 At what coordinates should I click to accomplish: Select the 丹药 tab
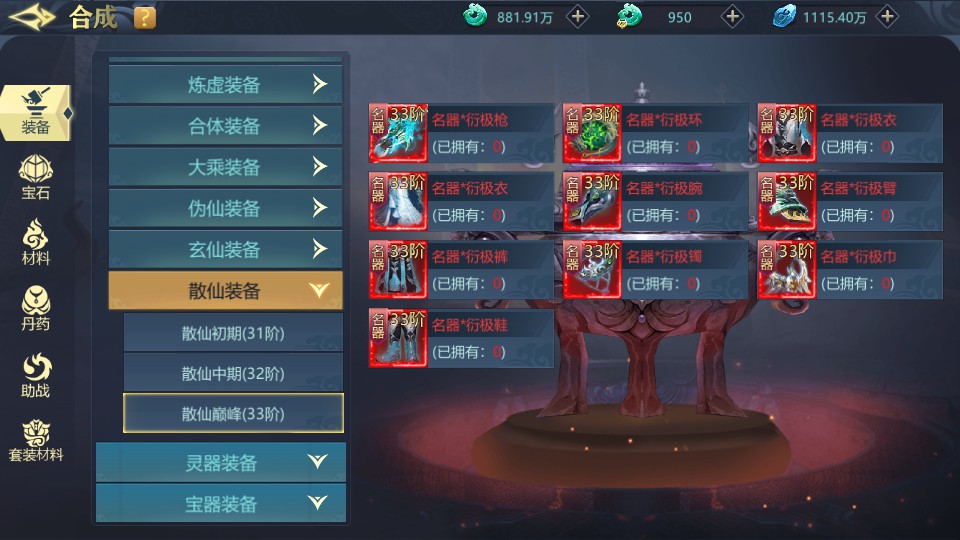[x=36, y=308]
